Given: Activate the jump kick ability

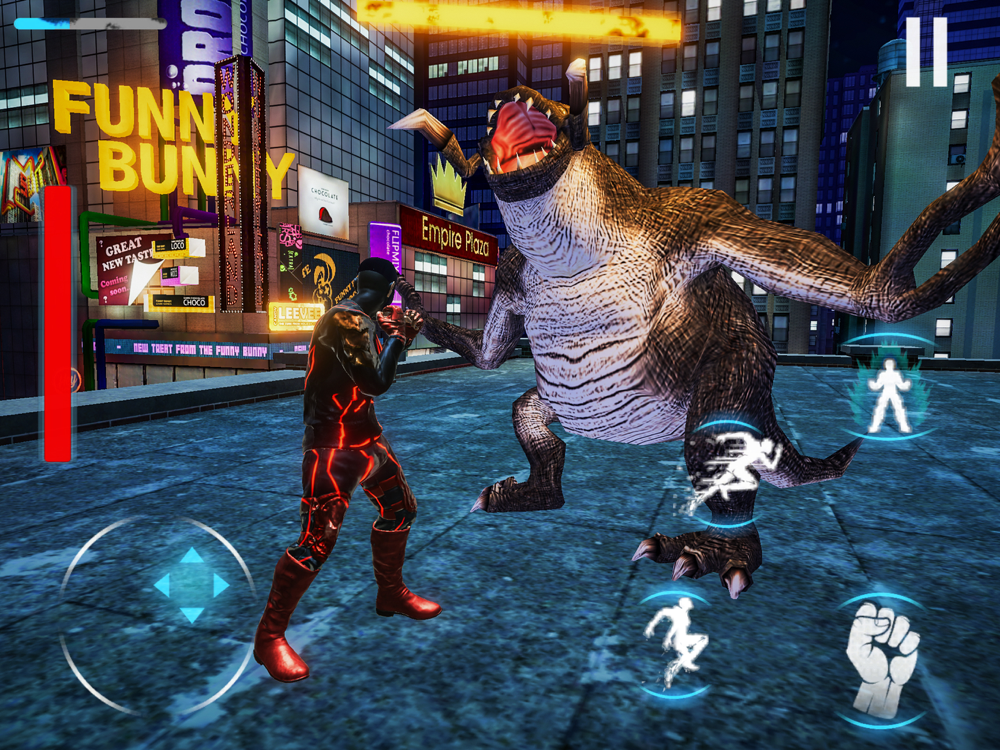Looking at the screenshot, I should point(675,641).
